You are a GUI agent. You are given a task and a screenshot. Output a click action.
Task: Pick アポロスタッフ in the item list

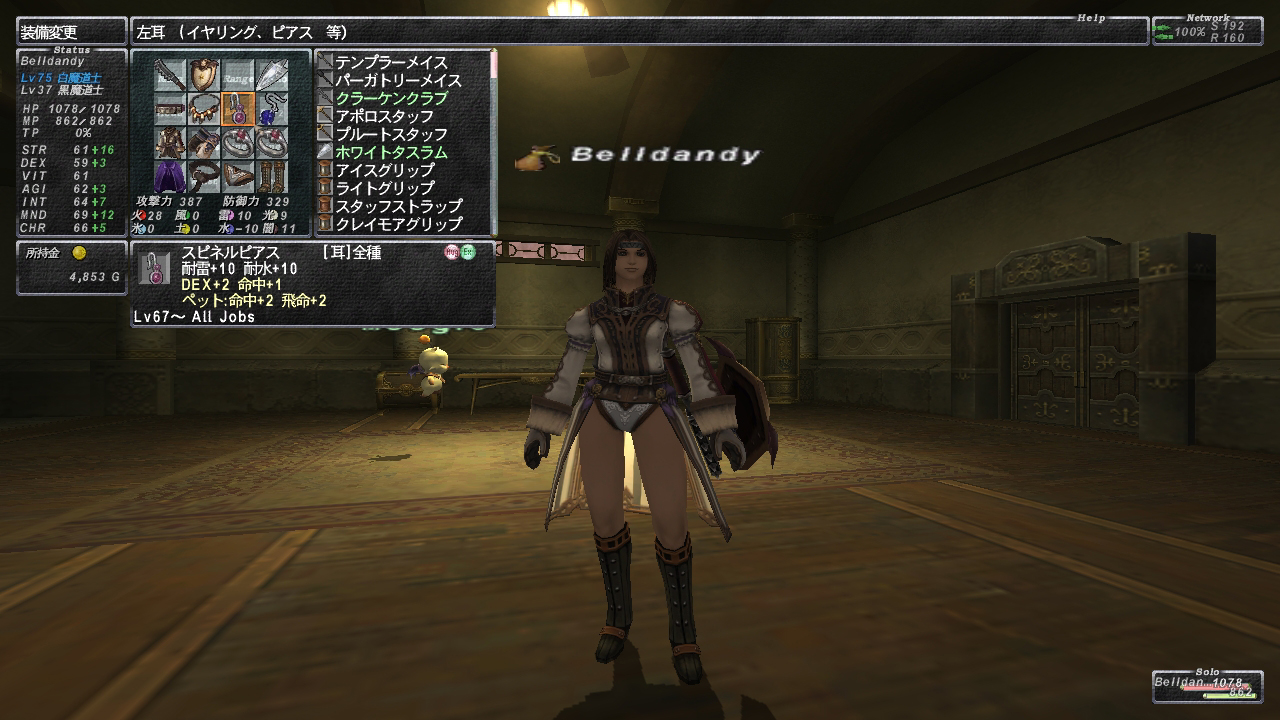pyautogui.click(x=384, y=117)
